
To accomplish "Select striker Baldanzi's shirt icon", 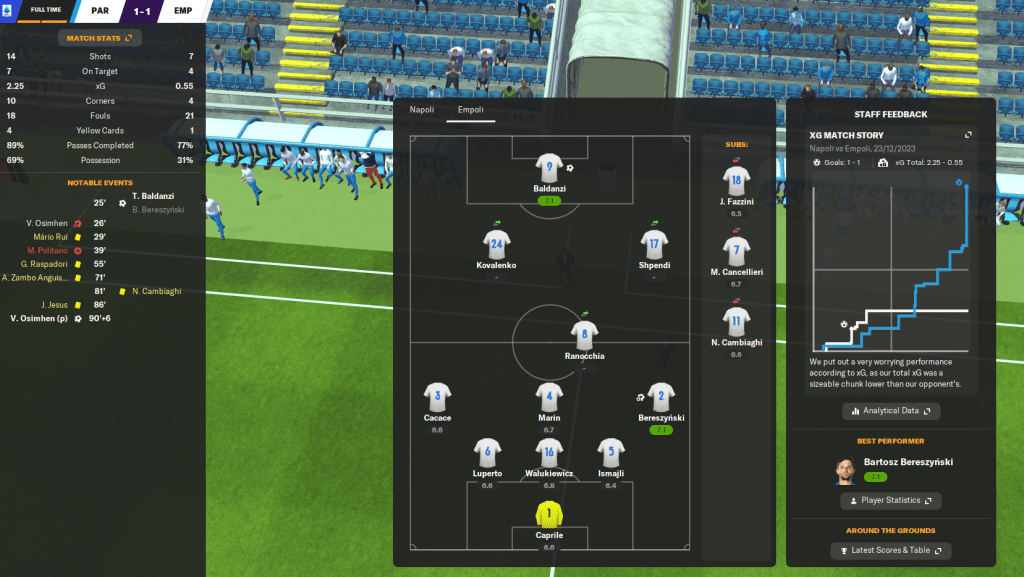I will click(549, 167).
